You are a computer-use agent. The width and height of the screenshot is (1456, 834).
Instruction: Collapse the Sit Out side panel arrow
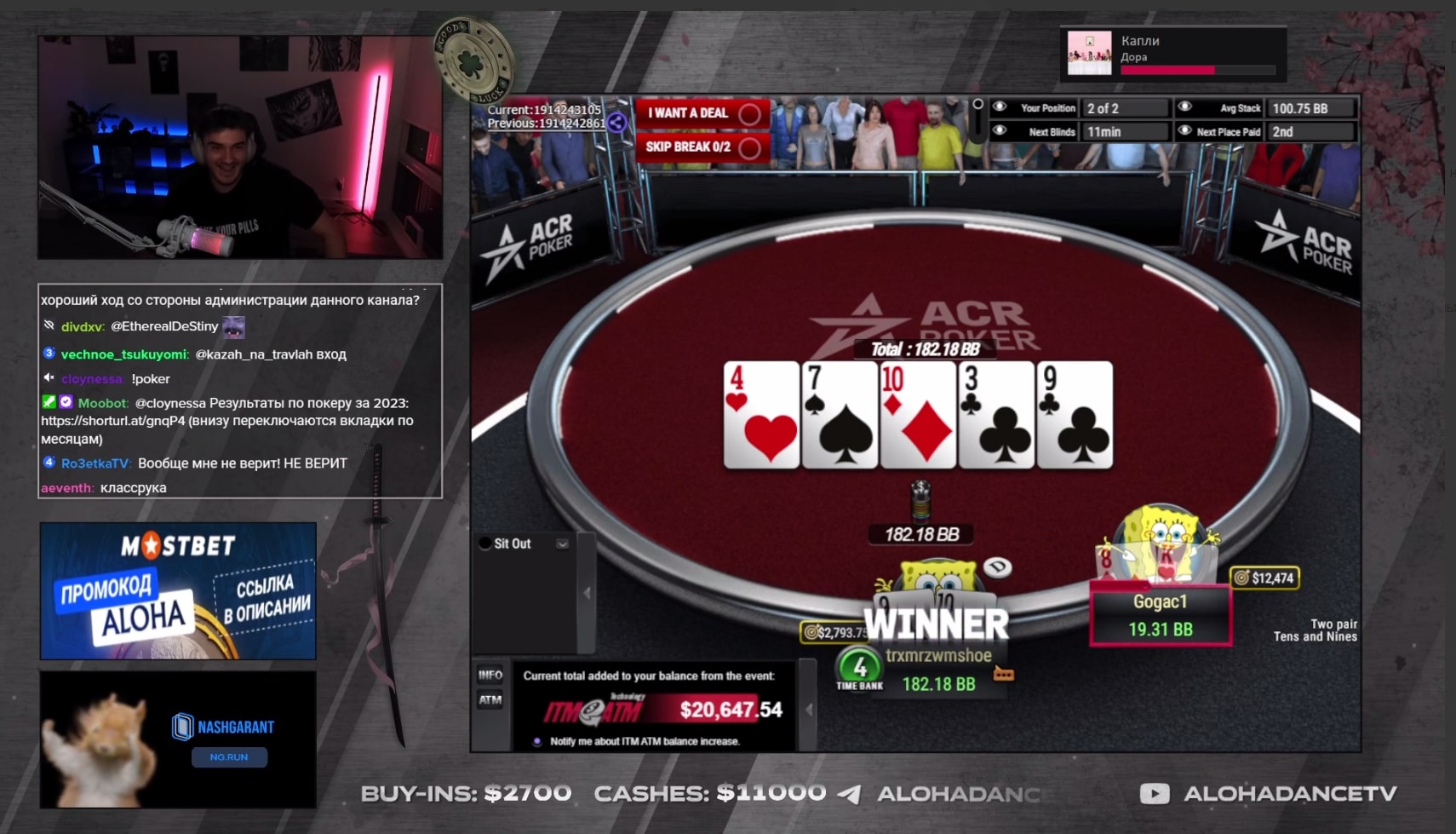(x=587, y=594)
